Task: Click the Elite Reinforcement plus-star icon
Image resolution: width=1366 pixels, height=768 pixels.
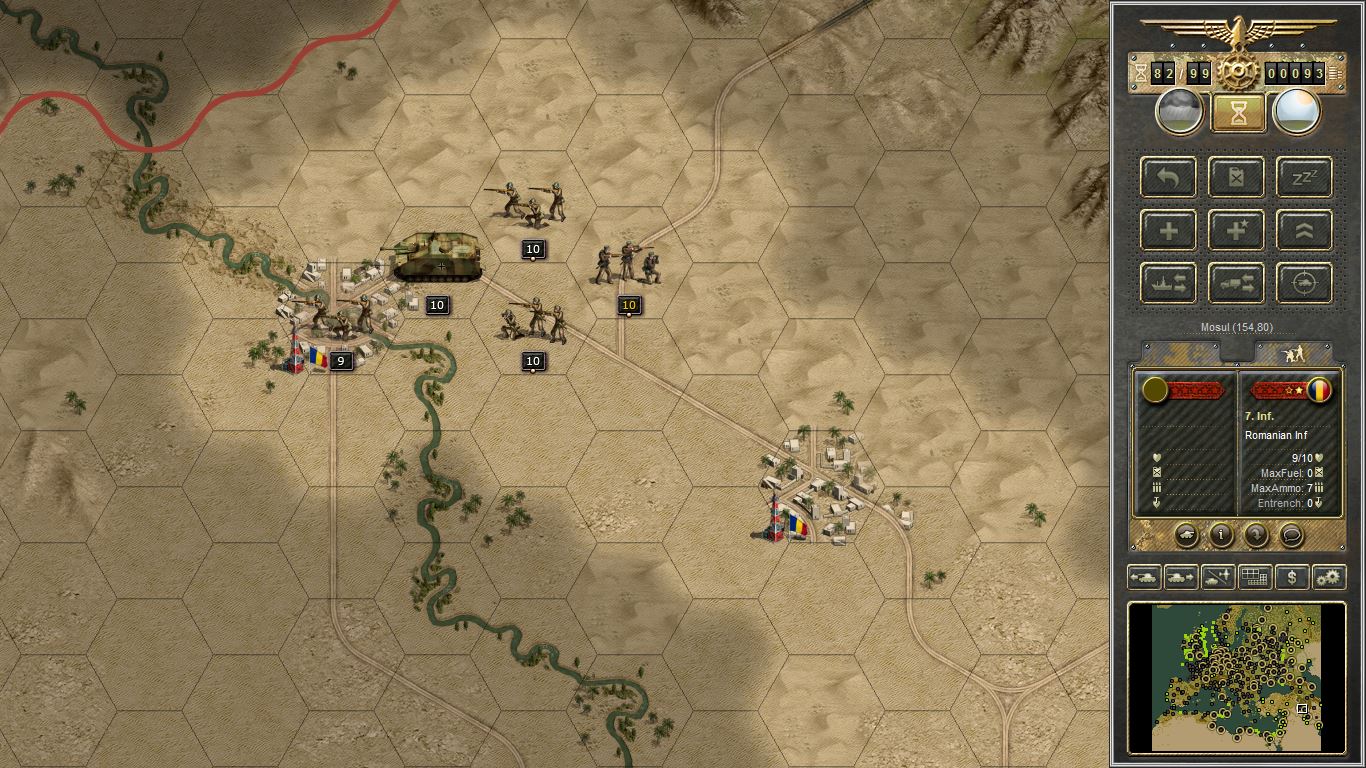Action: click(1236, 230)
